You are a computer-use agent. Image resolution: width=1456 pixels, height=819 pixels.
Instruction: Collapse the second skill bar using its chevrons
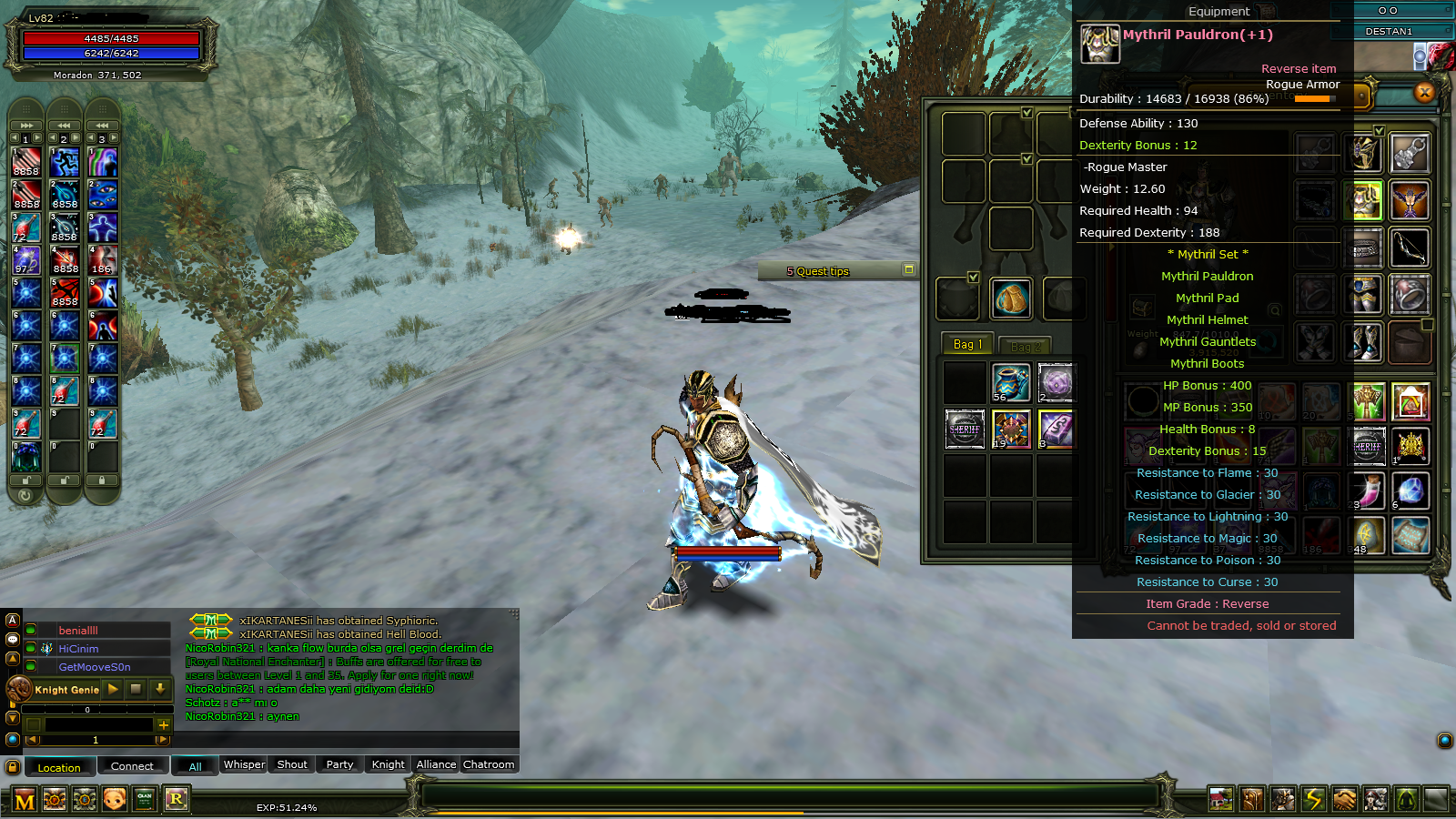(x=62, y=124)
